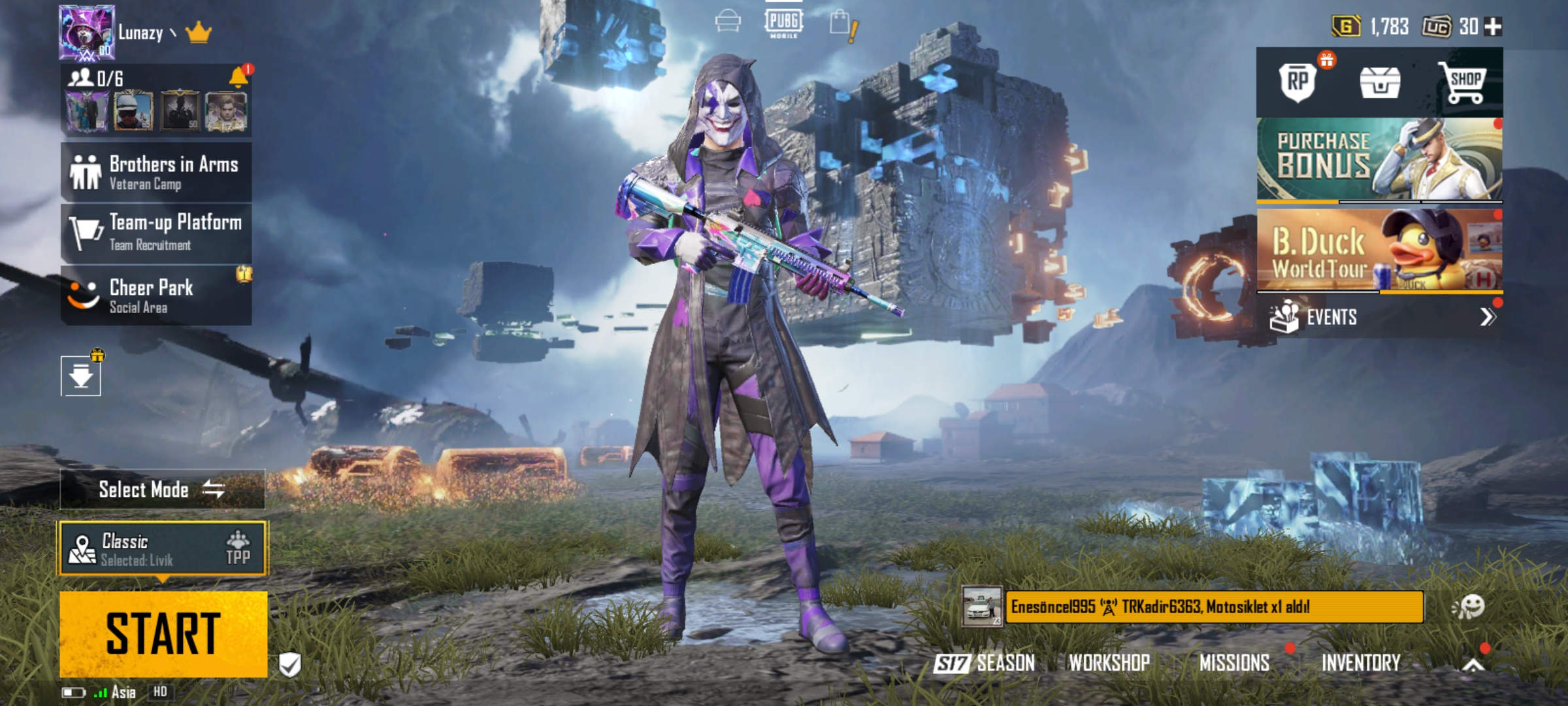Screen dimensions: 1568x706
Task: Open the MISSIONS menu
Action: click(1234, 663)
